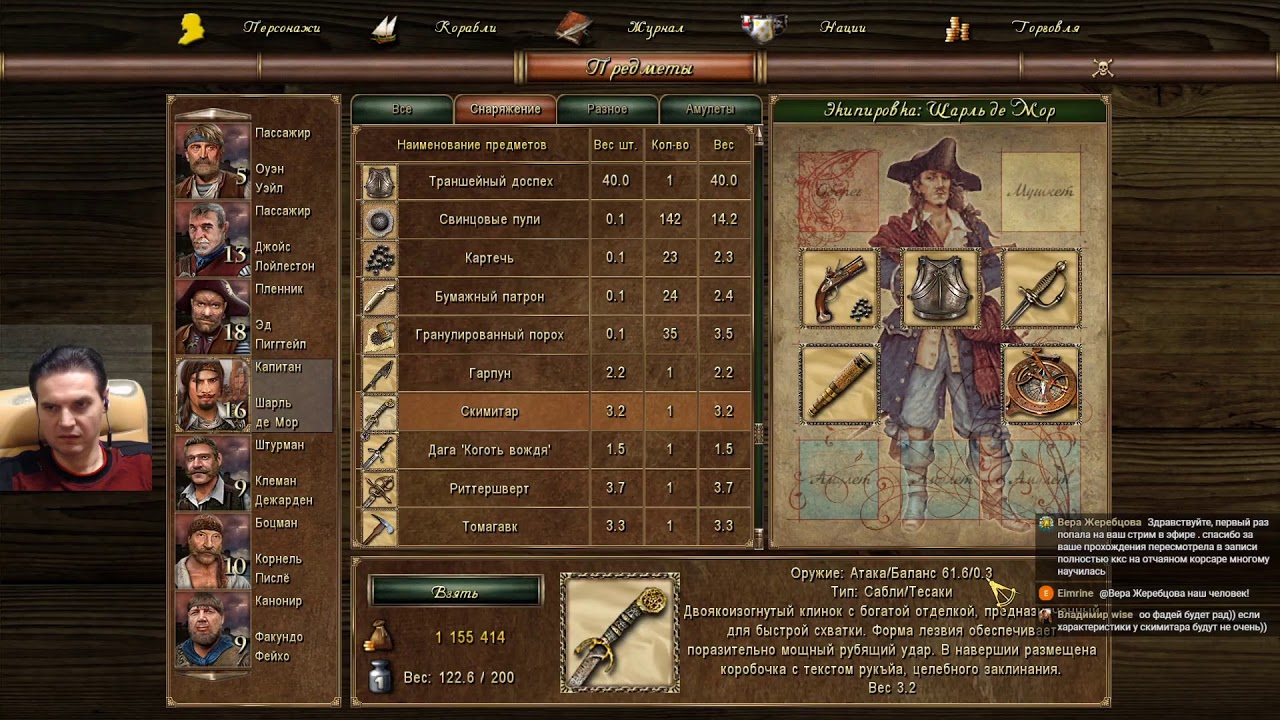Select the Томагавк item row
Image resolution: width=1280 pixels, height=720 pixels.
490,526
